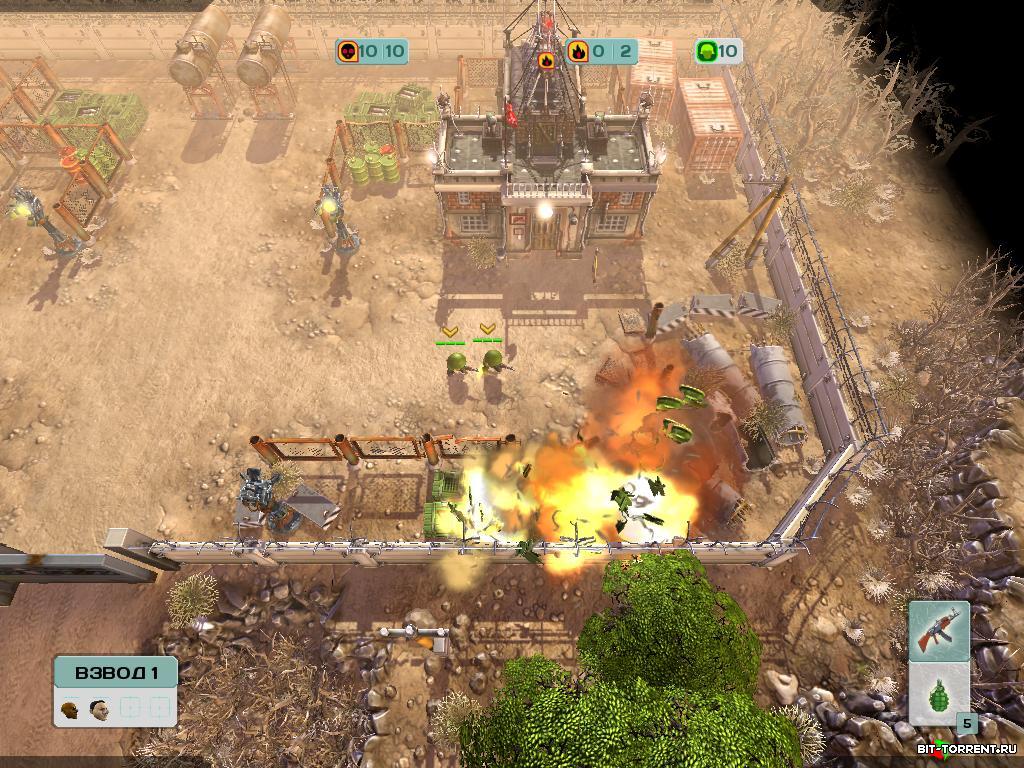The width and height of the screenshot is (1024, 768).
Task: Choose the dark-haired pale soldier portrait
Action: coord(99,709)
